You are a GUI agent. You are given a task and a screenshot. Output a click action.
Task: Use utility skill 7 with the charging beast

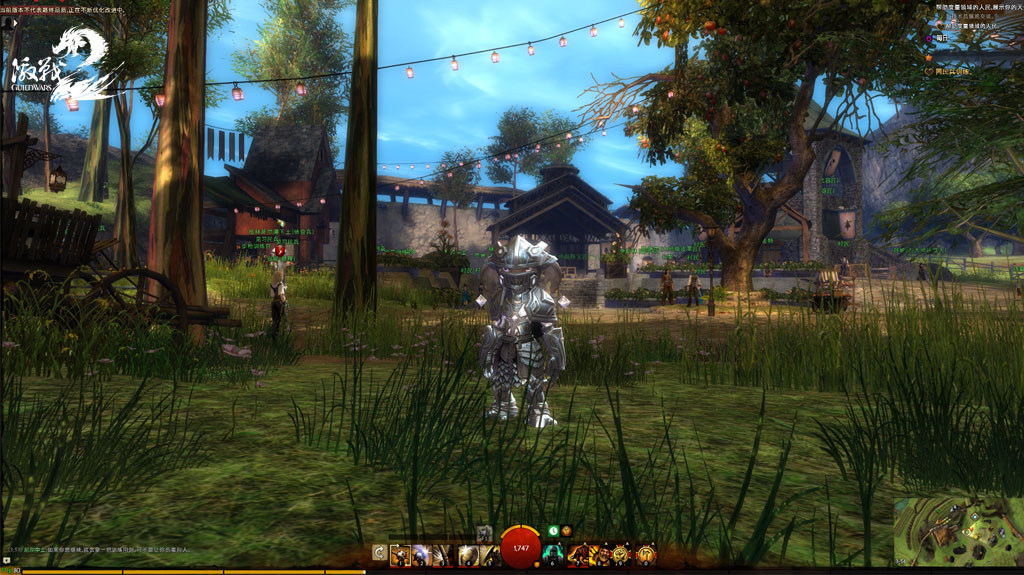coord(579,553)
